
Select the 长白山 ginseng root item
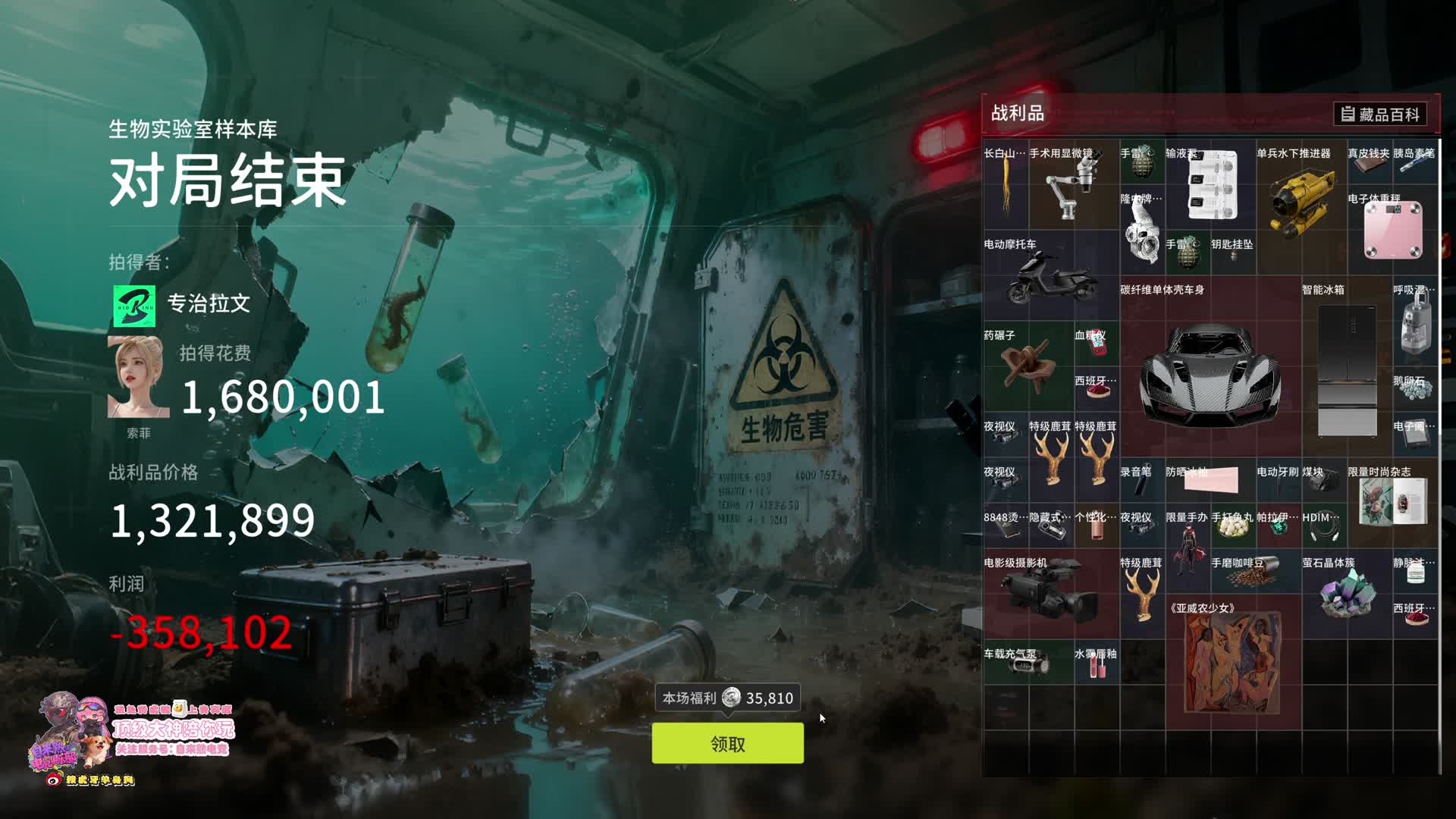click(x=1006, y=186)
